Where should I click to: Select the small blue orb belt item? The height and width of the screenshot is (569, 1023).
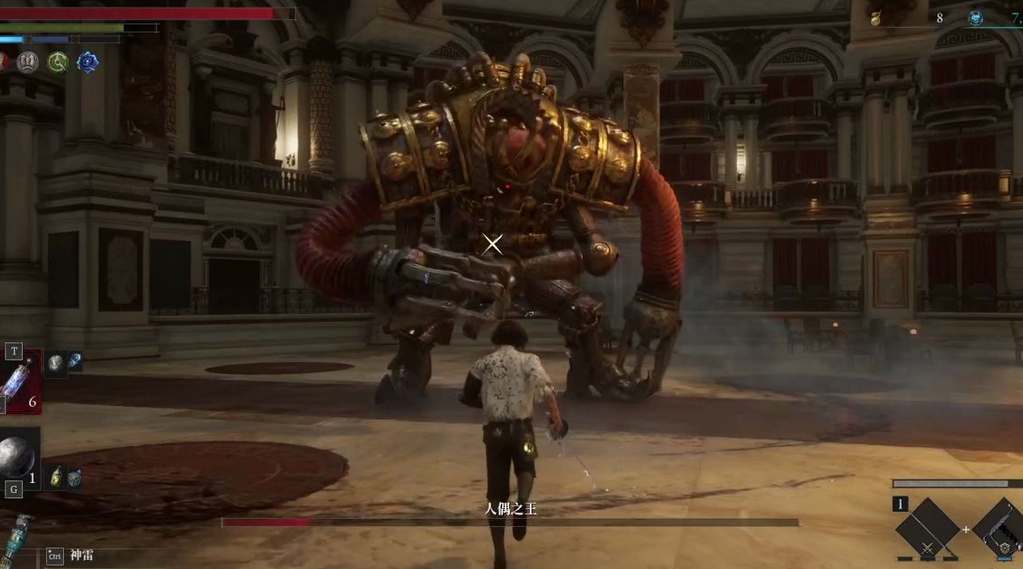pos(74,362)
